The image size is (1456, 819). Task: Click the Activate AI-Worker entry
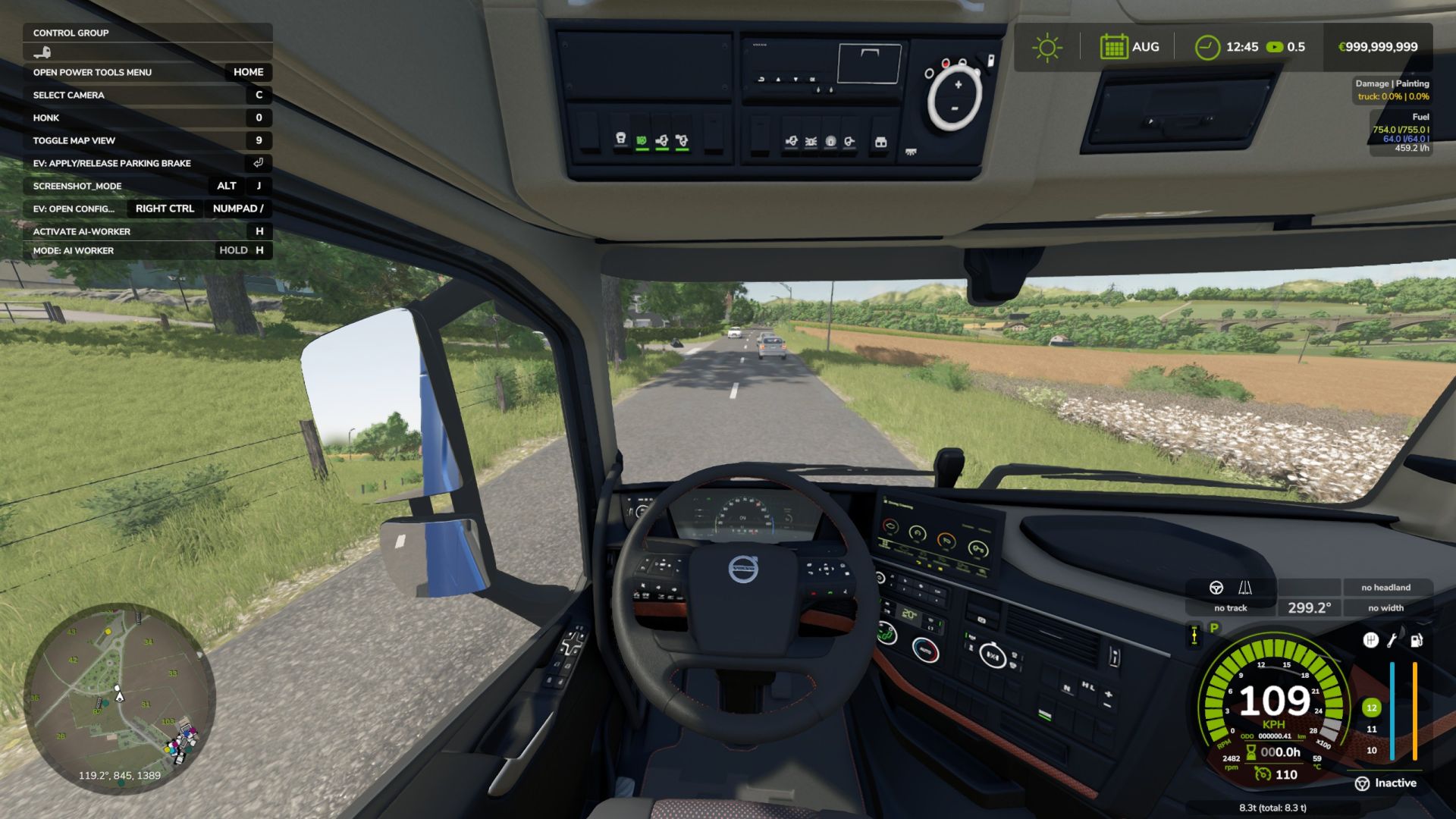tap(148, 231)
